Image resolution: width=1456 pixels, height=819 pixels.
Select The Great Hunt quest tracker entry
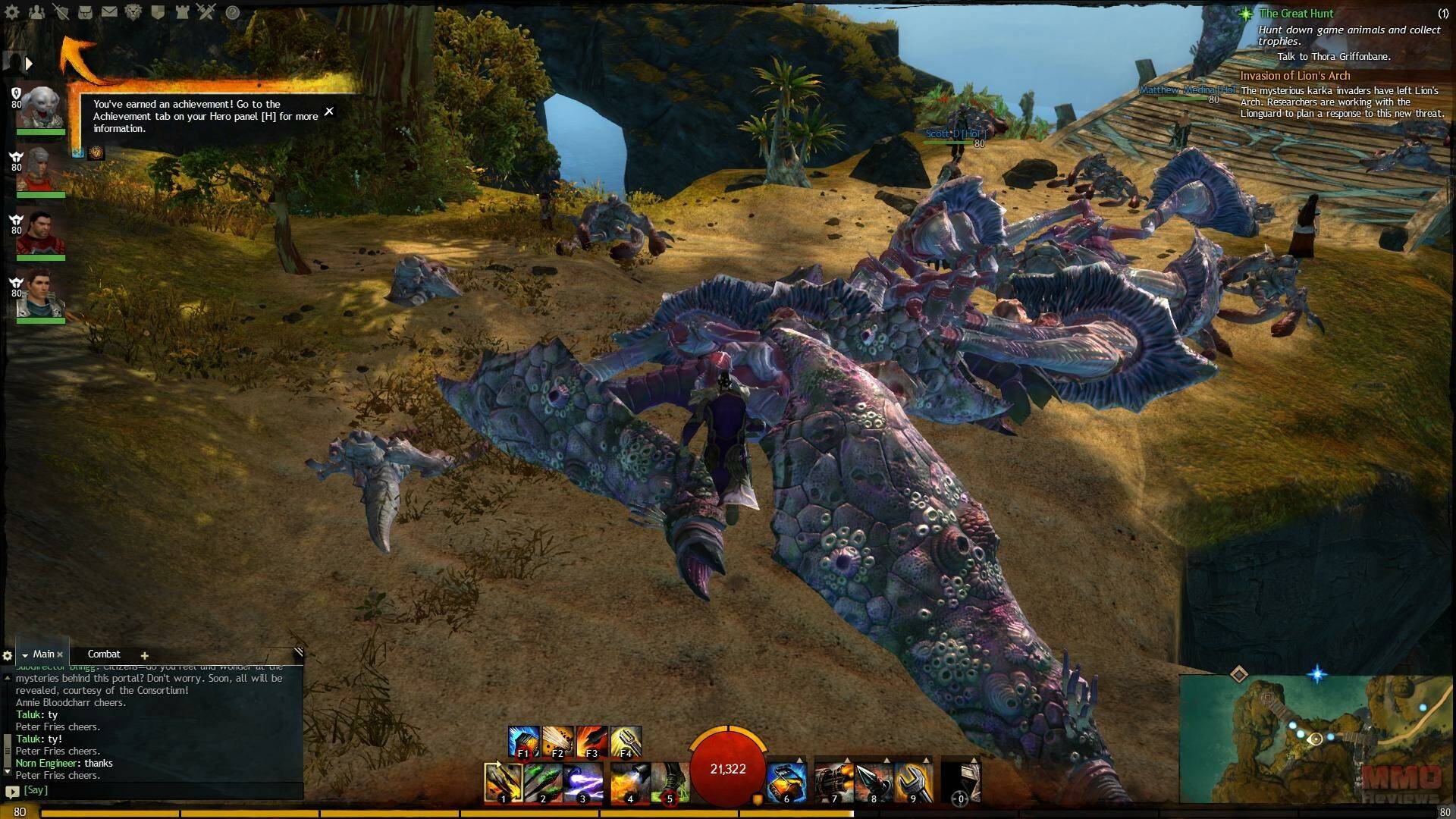pyautogui.click(x=1296, y=14)
